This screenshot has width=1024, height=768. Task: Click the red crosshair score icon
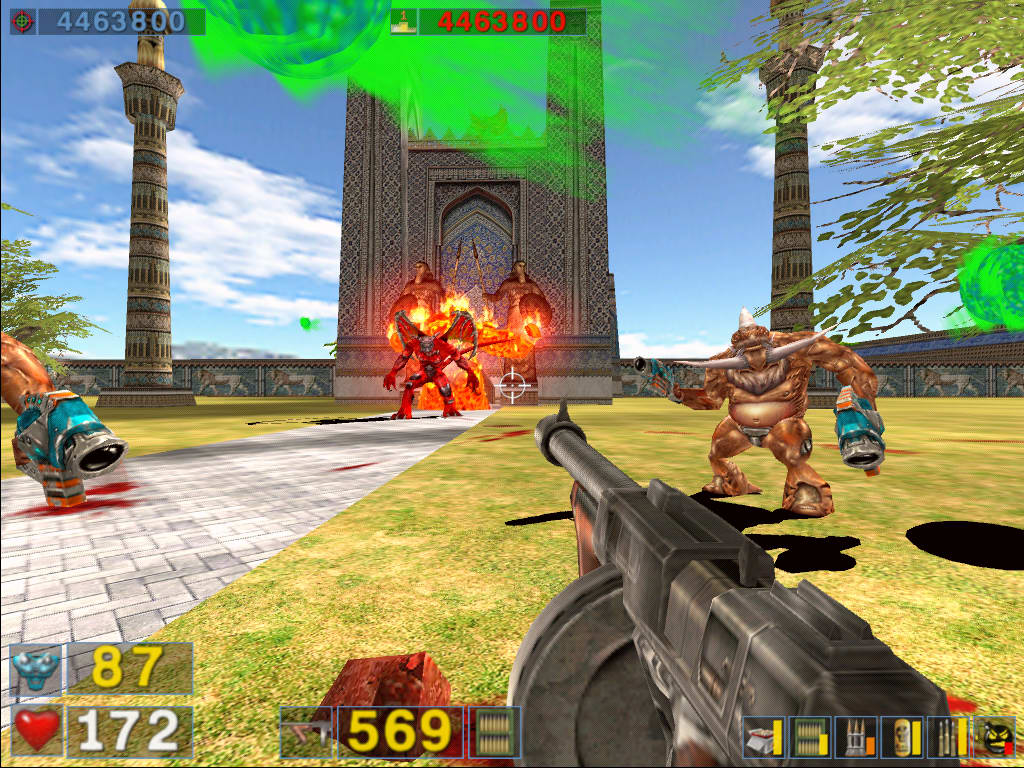click(x=23, y=21)
